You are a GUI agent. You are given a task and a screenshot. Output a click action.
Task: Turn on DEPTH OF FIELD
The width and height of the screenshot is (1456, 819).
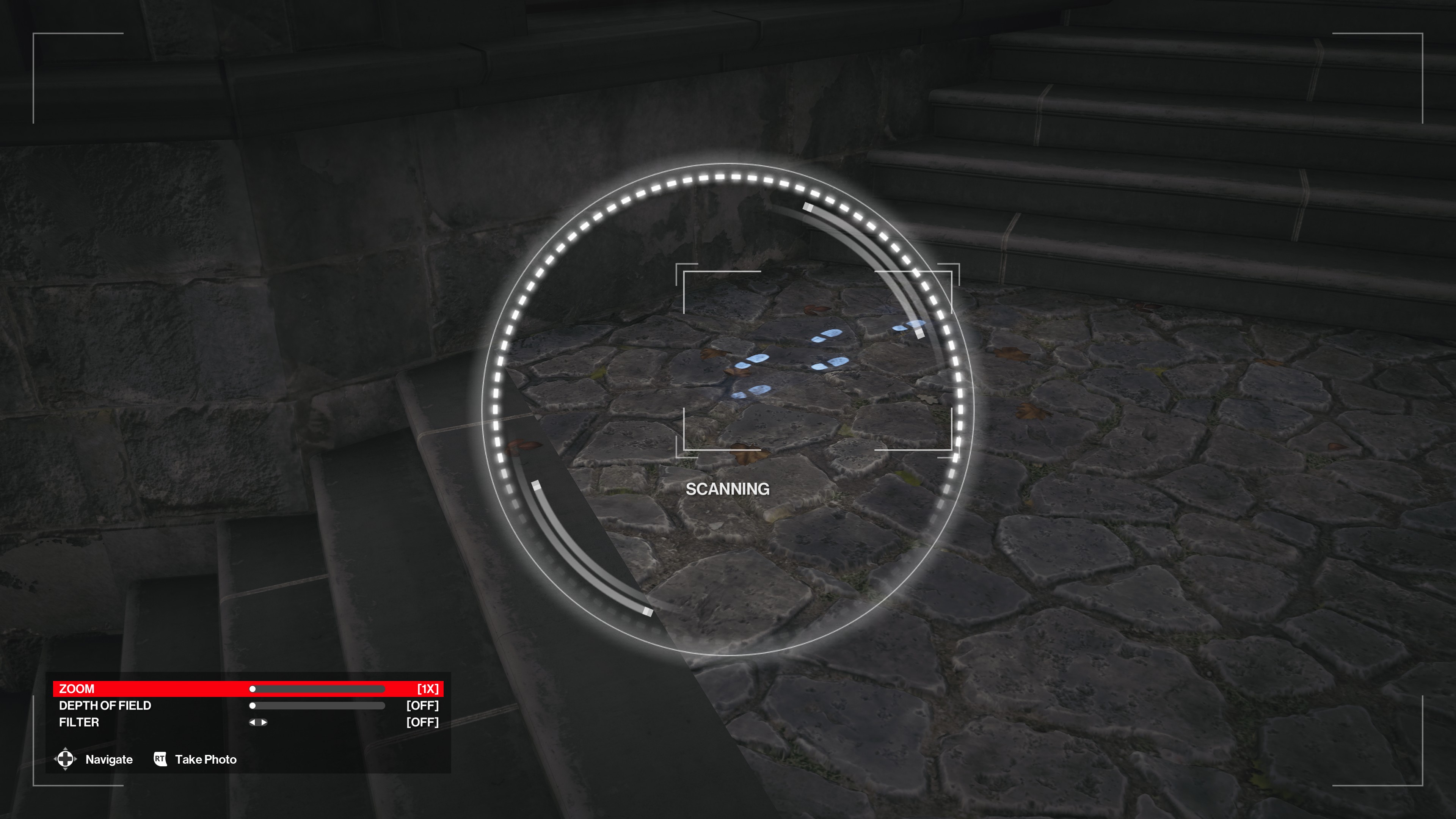tap(253, 705)
